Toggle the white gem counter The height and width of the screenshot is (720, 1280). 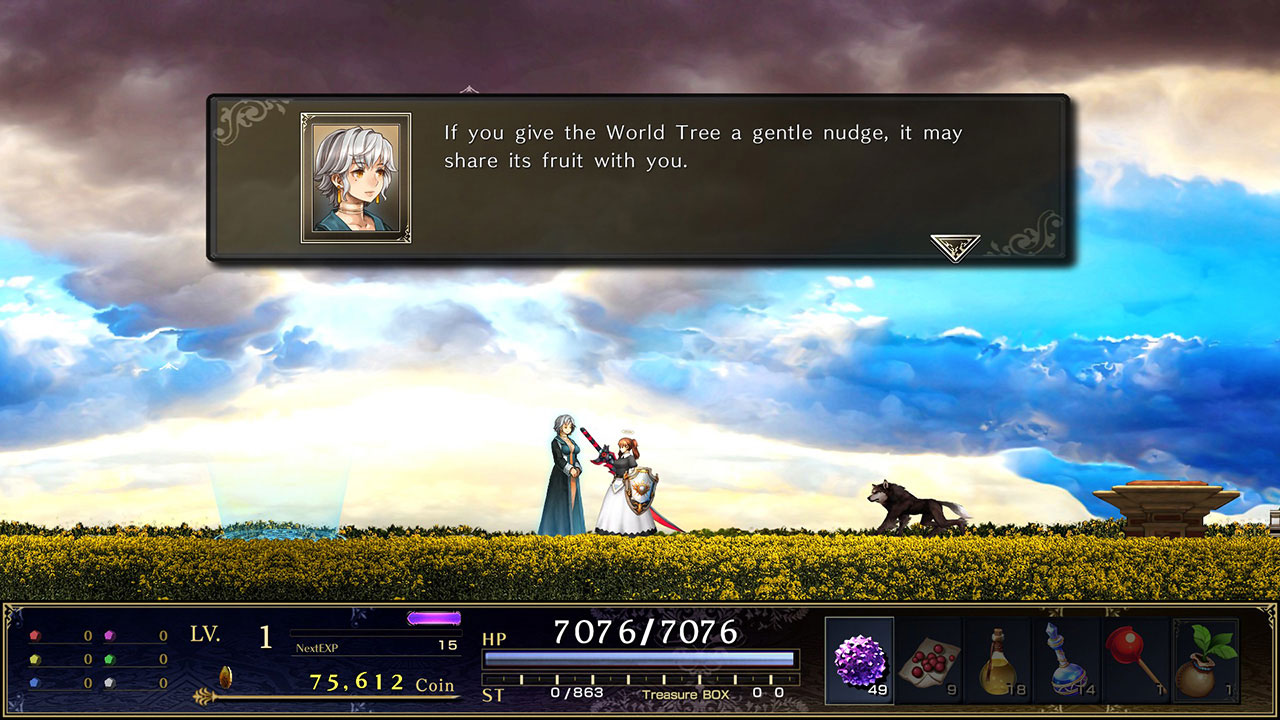(109, 682)
